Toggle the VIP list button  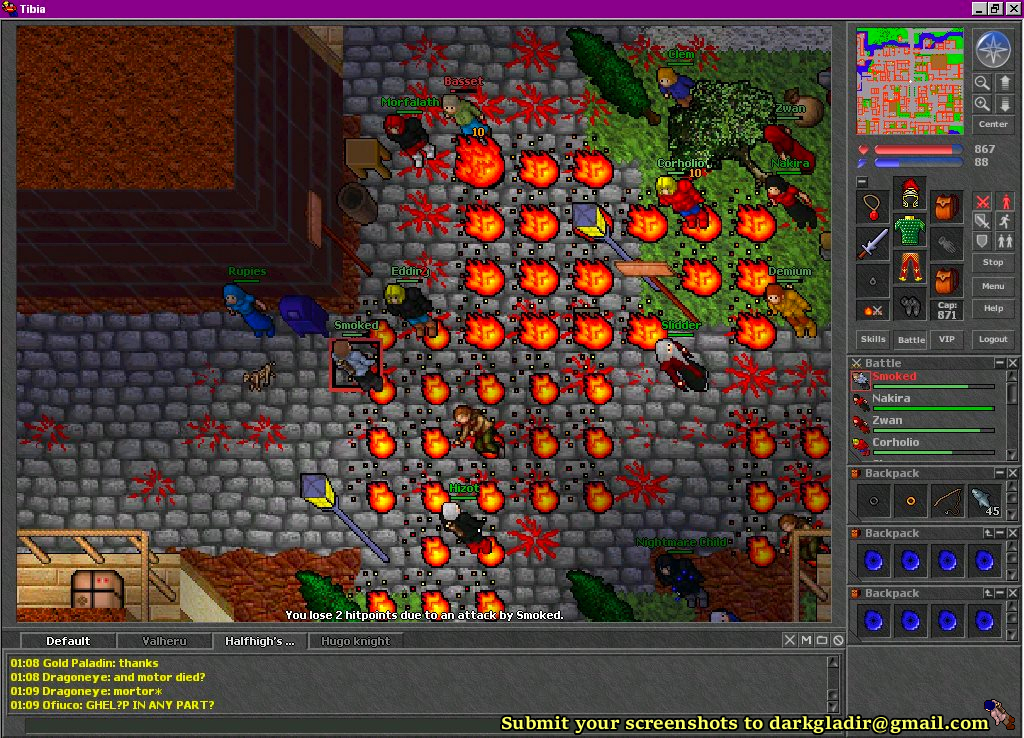pyautogui.click(x=943, y=339)
